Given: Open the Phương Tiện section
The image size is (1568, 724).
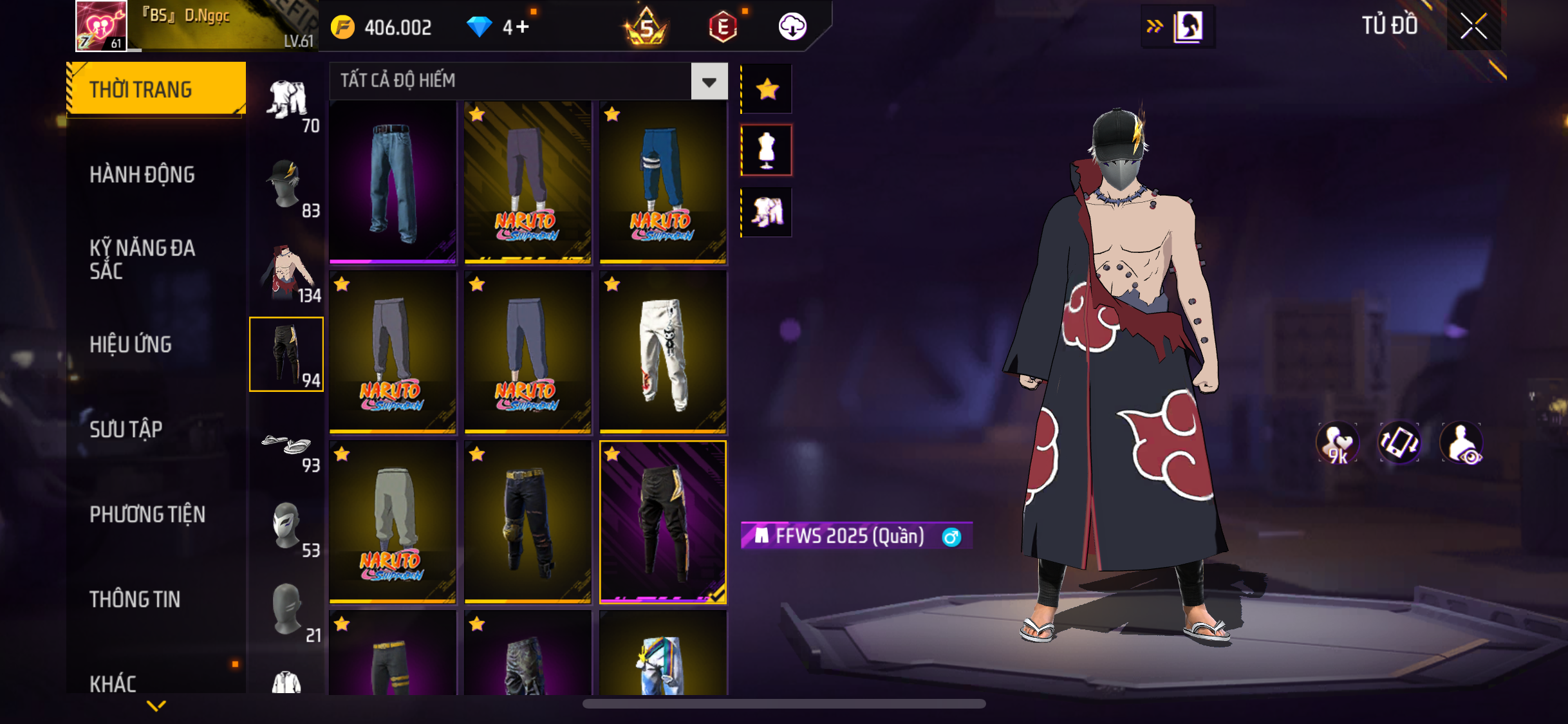Looking at the screenshot, I should [x=147, y=514].
